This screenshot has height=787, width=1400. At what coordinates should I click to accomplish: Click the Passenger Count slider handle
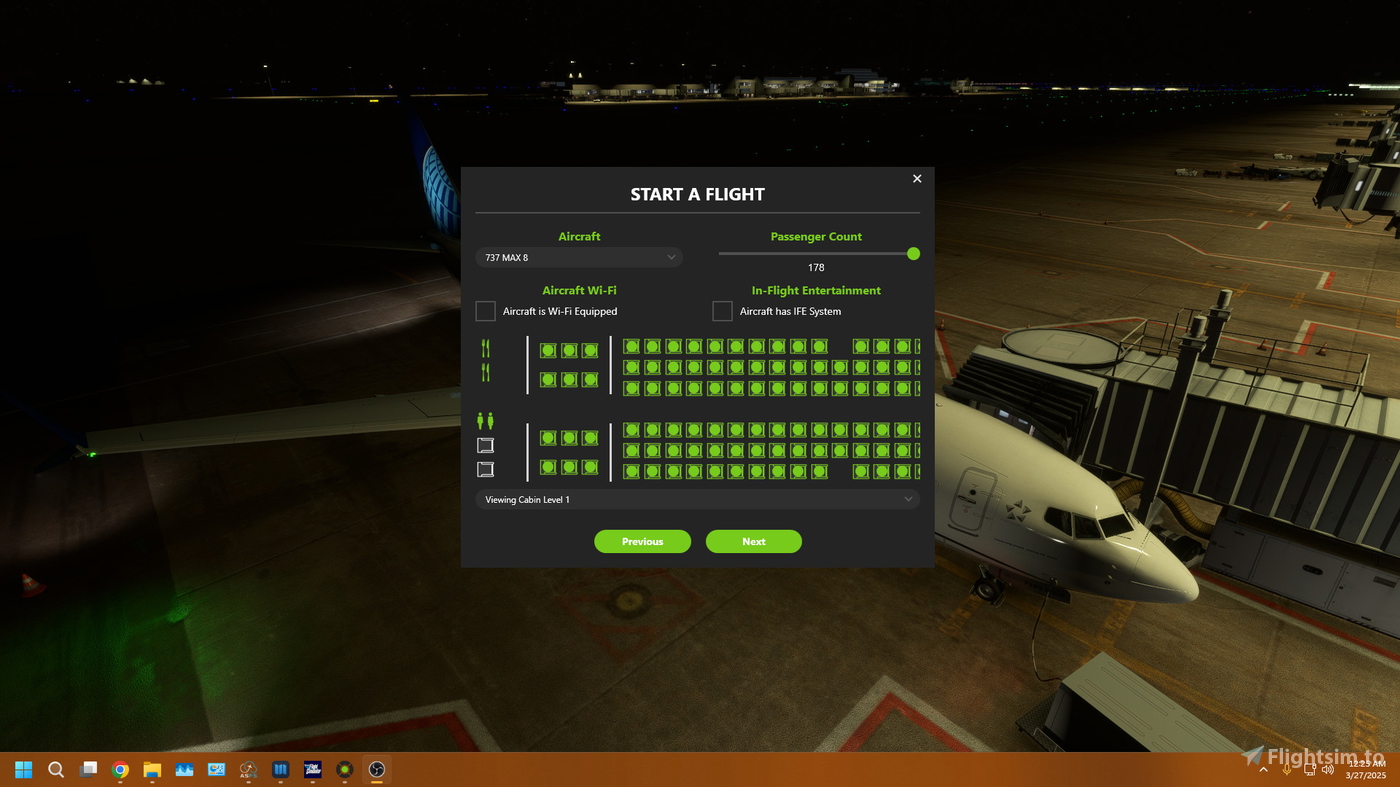912,253
